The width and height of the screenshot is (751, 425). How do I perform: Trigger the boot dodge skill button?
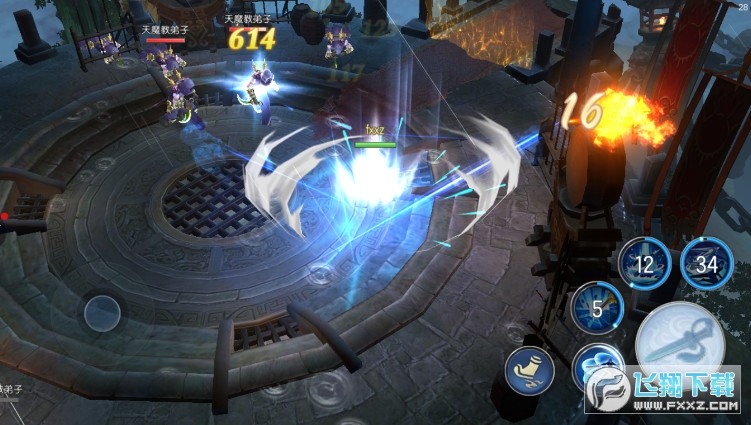tap(529, 371)
